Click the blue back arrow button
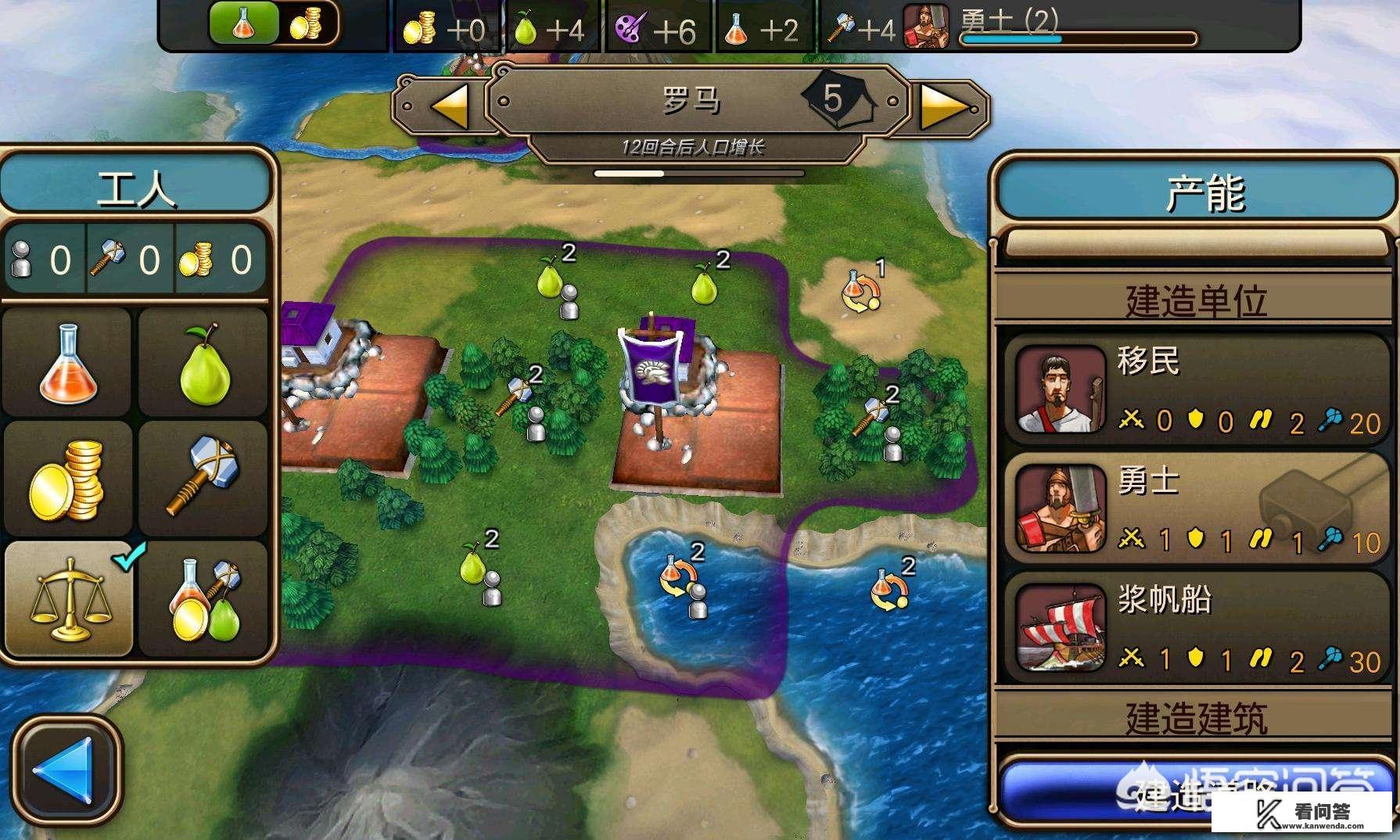Viewport: 1400px width, 840px height. (x=66, y=769)
